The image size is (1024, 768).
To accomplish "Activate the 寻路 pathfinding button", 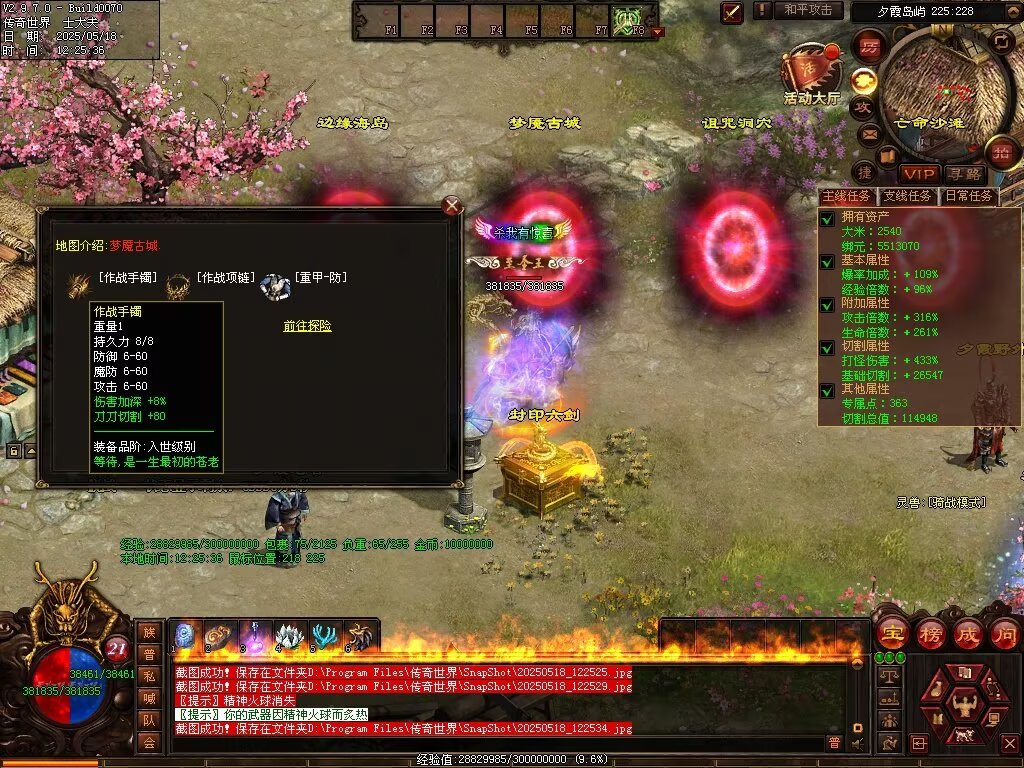I will [x=965, y=174].
